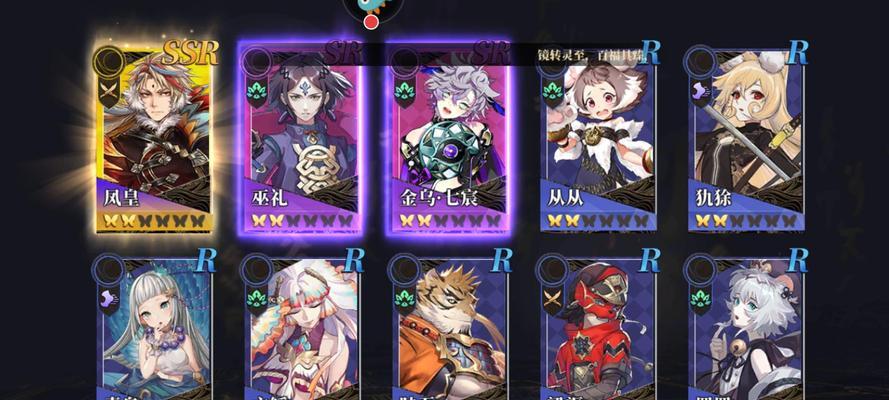Choose the red hooded ninja R card
This screenshot has height=400, width=889.
(598, 330)
